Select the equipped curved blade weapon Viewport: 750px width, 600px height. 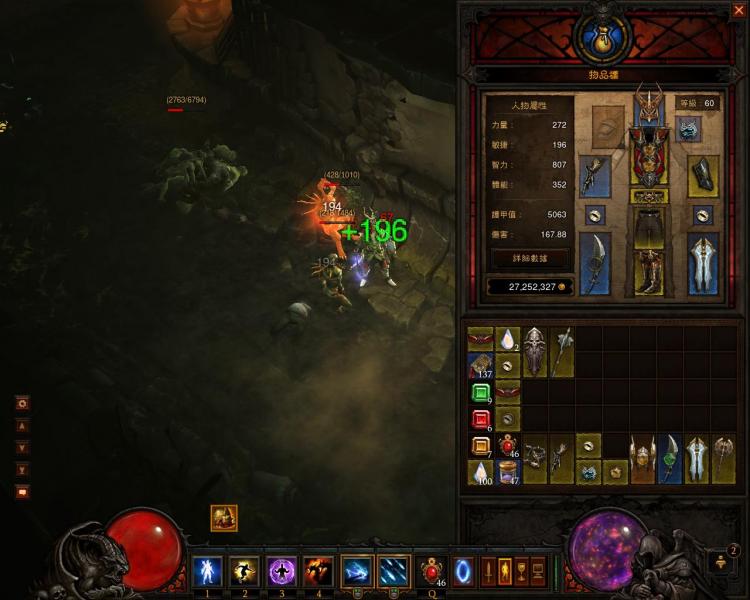coord(595,264)
